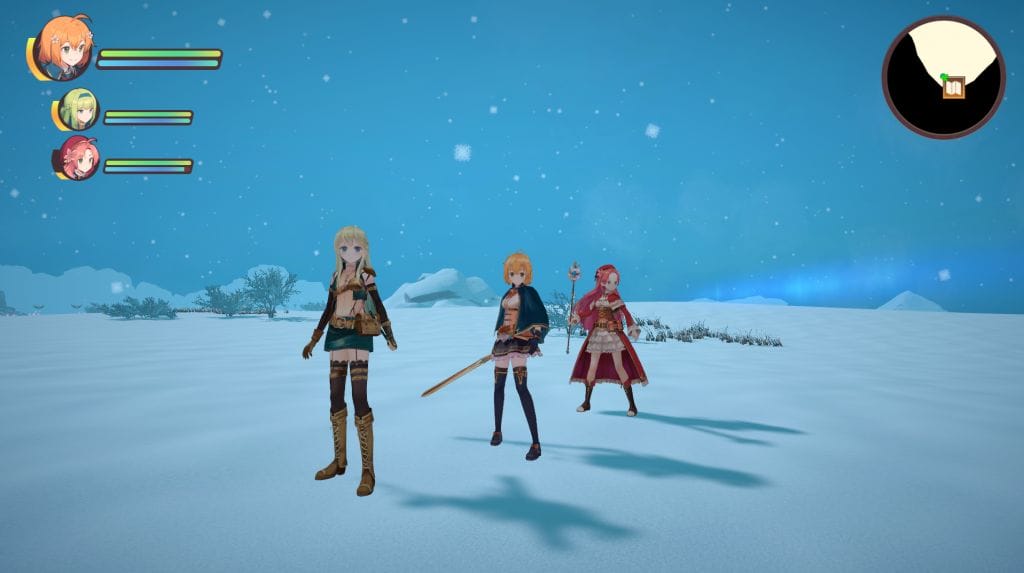This screenshot has height=573, width=1024.
Task: Choose the pink-haired party member portrait
Action: click(x=78, y=158)
